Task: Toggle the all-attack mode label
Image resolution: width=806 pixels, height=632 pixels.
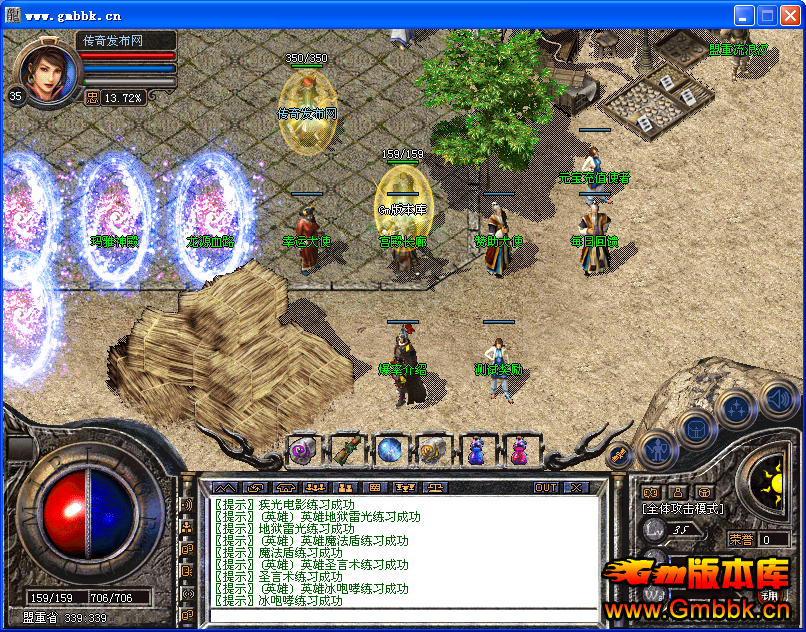Action: tap(682, 509)
